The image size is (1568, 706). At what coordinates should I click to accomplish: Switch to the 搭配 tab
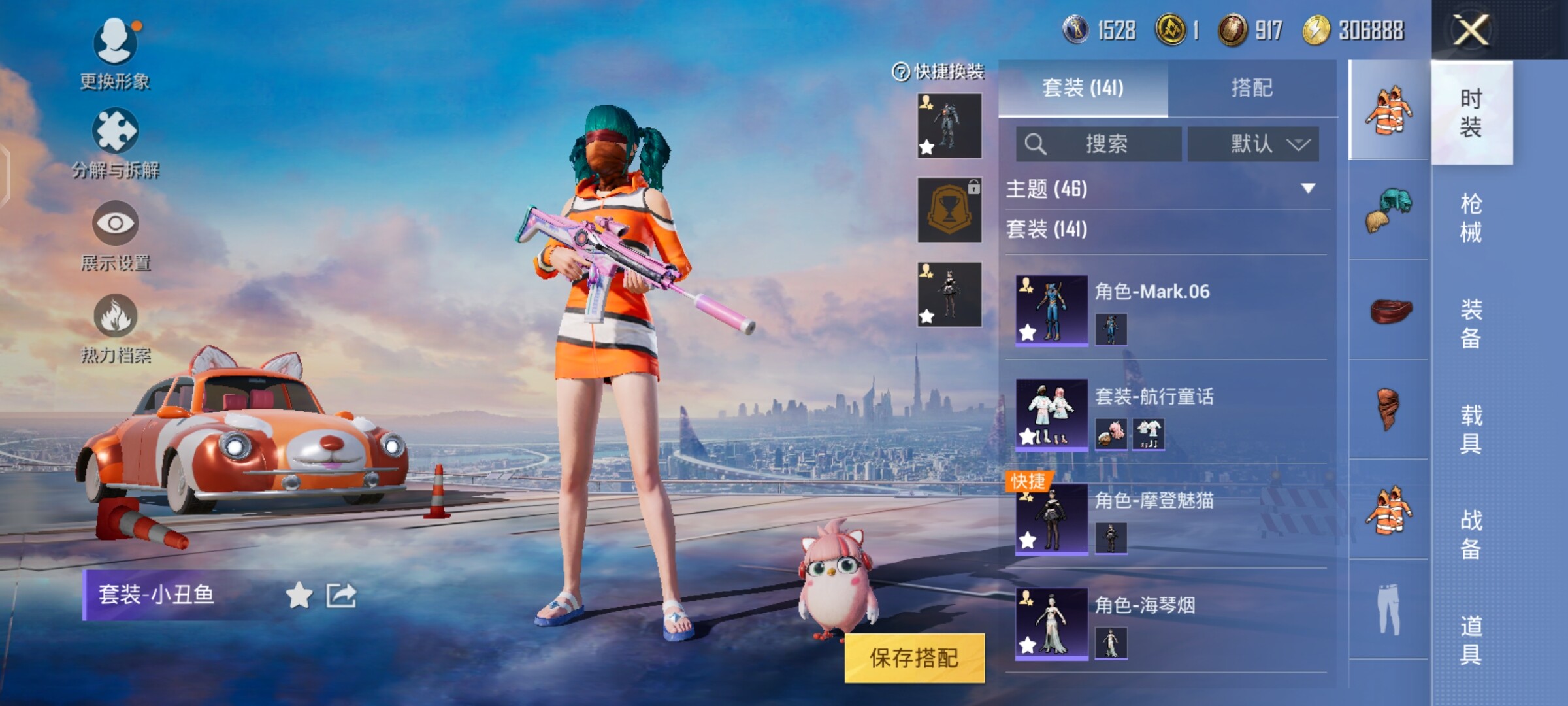tap(1251, 88)
